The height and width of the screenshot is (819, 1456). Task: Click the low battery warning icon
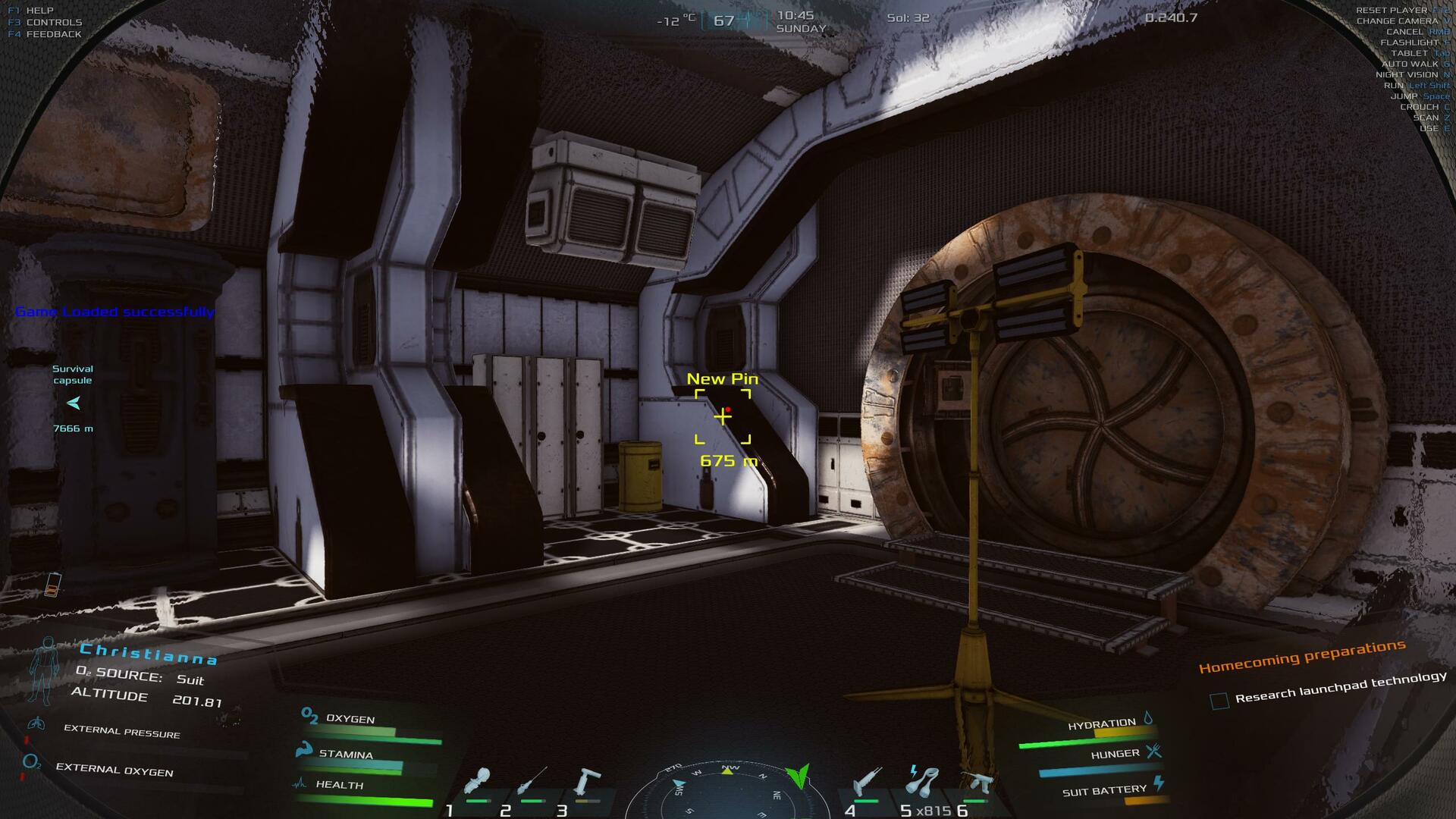click(x=52, y=584)
